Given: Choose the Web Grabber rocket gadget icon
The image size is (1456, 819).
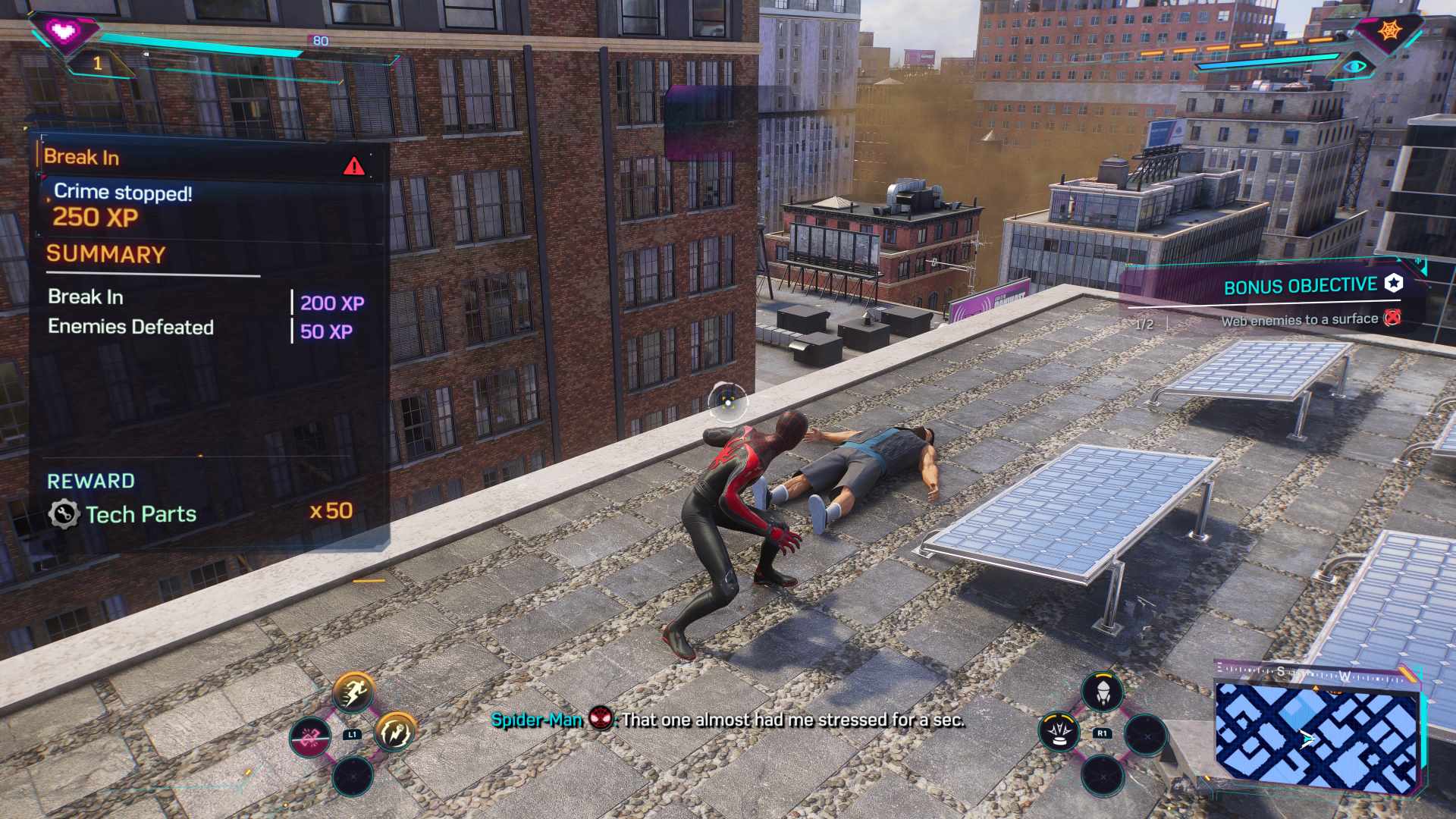Looking at the screenshot, I should click(x=1103, y=693).
